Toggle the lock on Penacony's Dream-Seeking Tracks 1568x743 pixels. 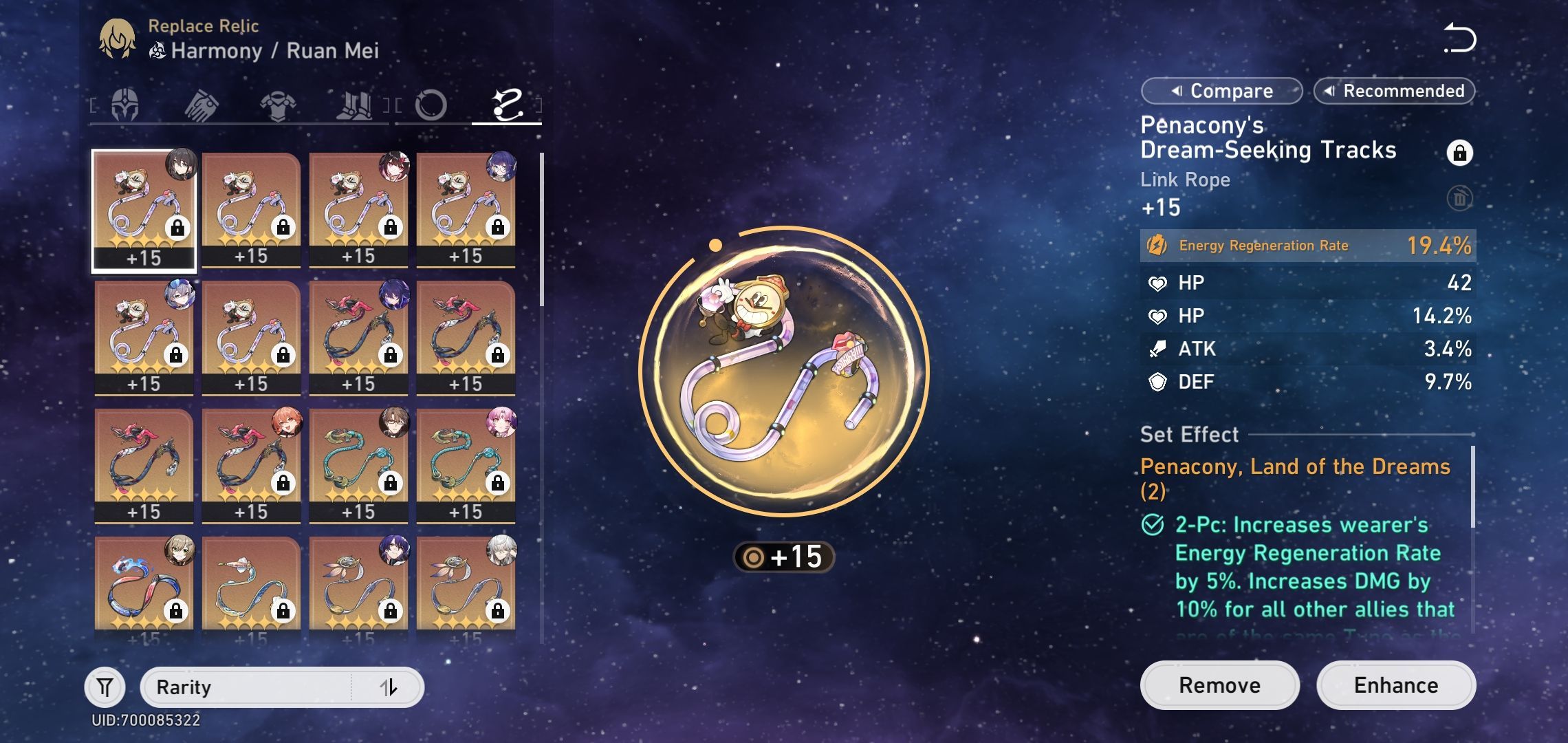[1461, 153]
